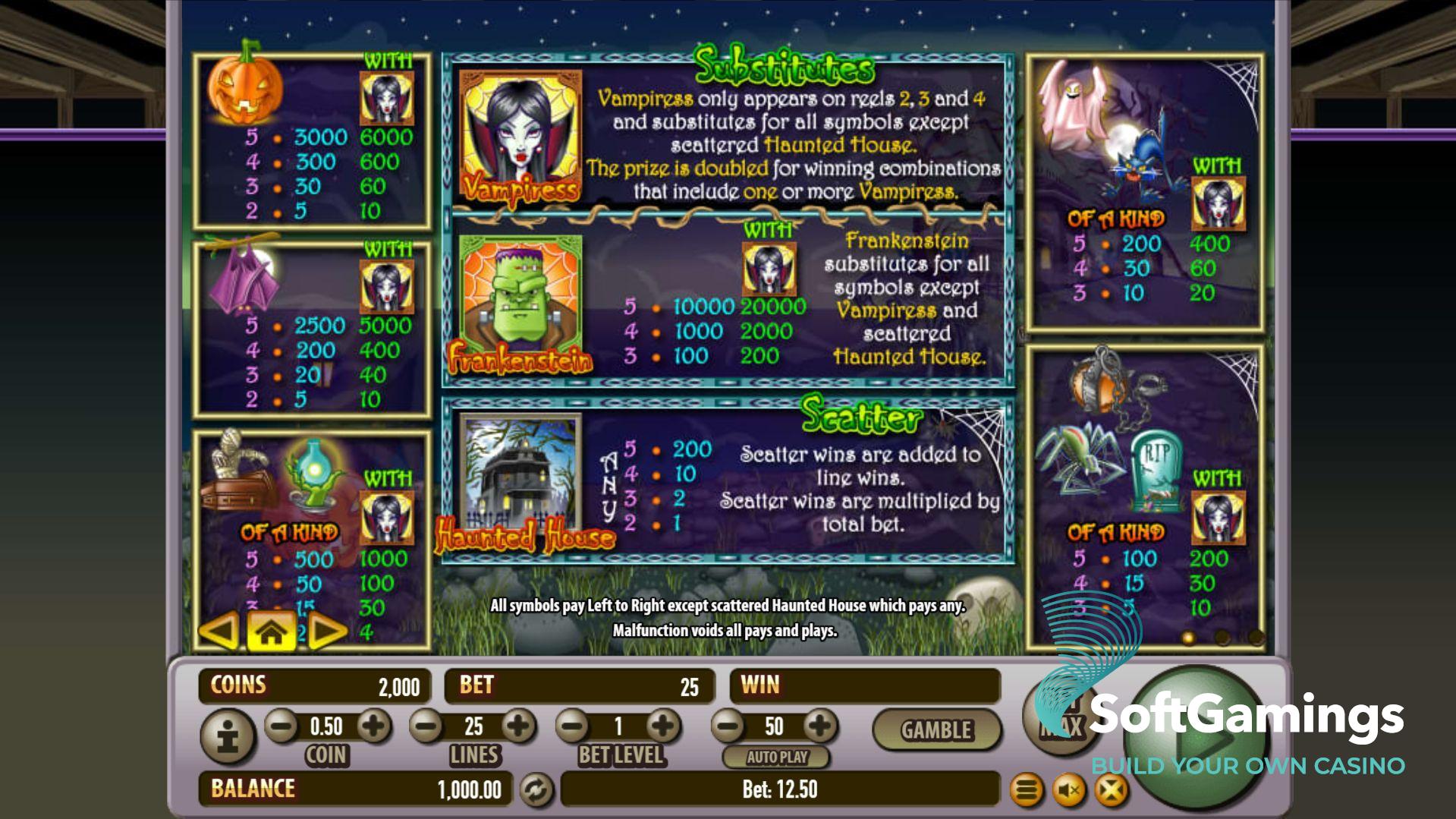
Task: Close the game with the X icon
Action: tap(1111, 791)
